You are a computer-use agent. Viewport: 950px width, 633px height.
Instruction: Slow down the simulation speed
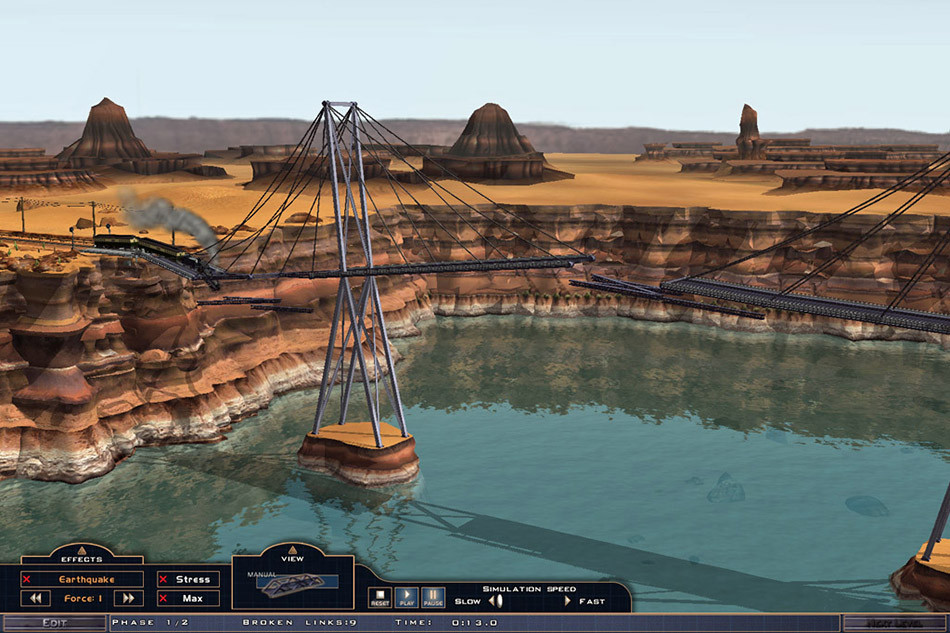click(495, 601)
